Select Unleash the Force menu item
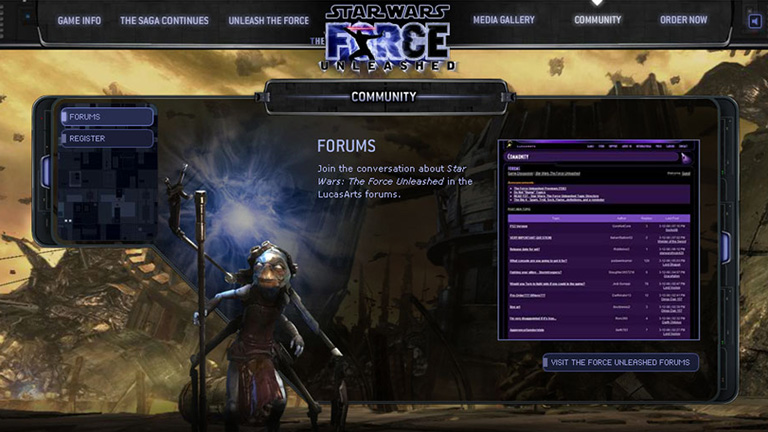The width and height of the screenshot is (768, 432). pyautogui.click(x=266, y=20)
